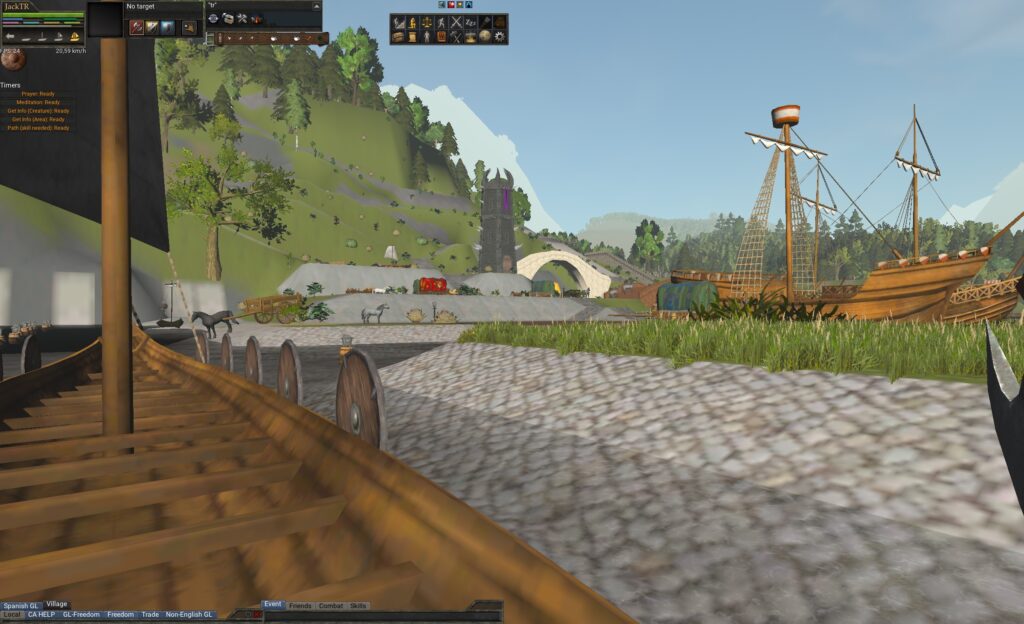This screenshot has height=624, width=1024.
Task: Toggle the Zzz sleep icon
Action: coord(471,22)
